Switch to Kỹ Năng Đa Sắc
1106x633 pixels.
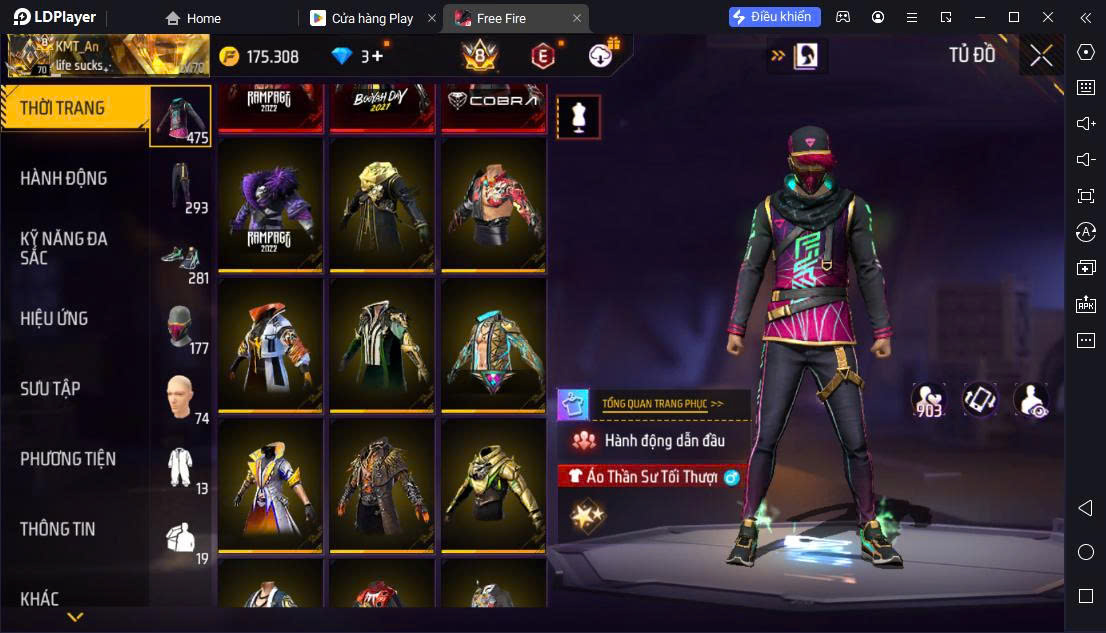64,248
